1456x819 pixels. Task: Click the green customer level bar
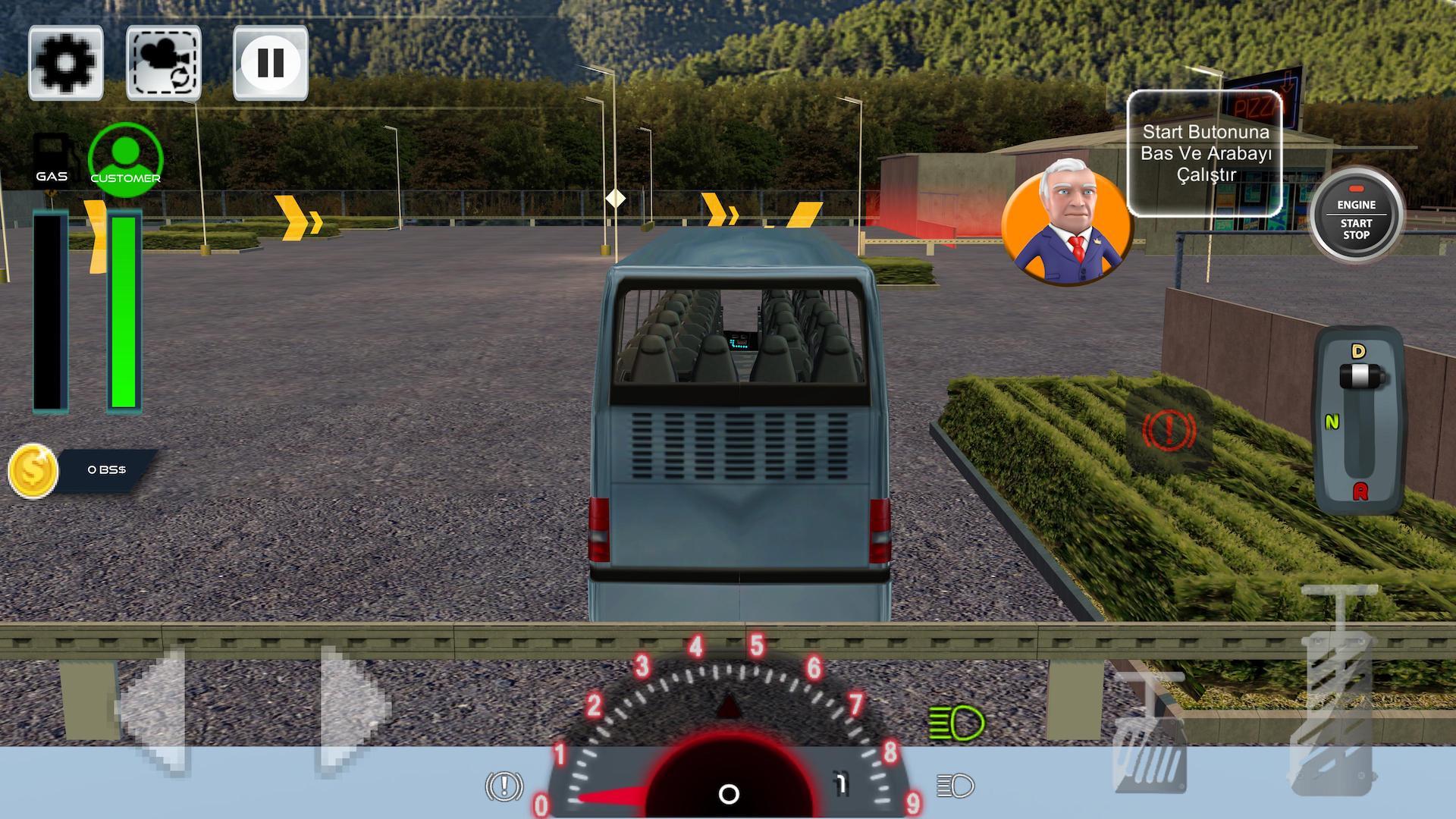[x=124, y=311]
